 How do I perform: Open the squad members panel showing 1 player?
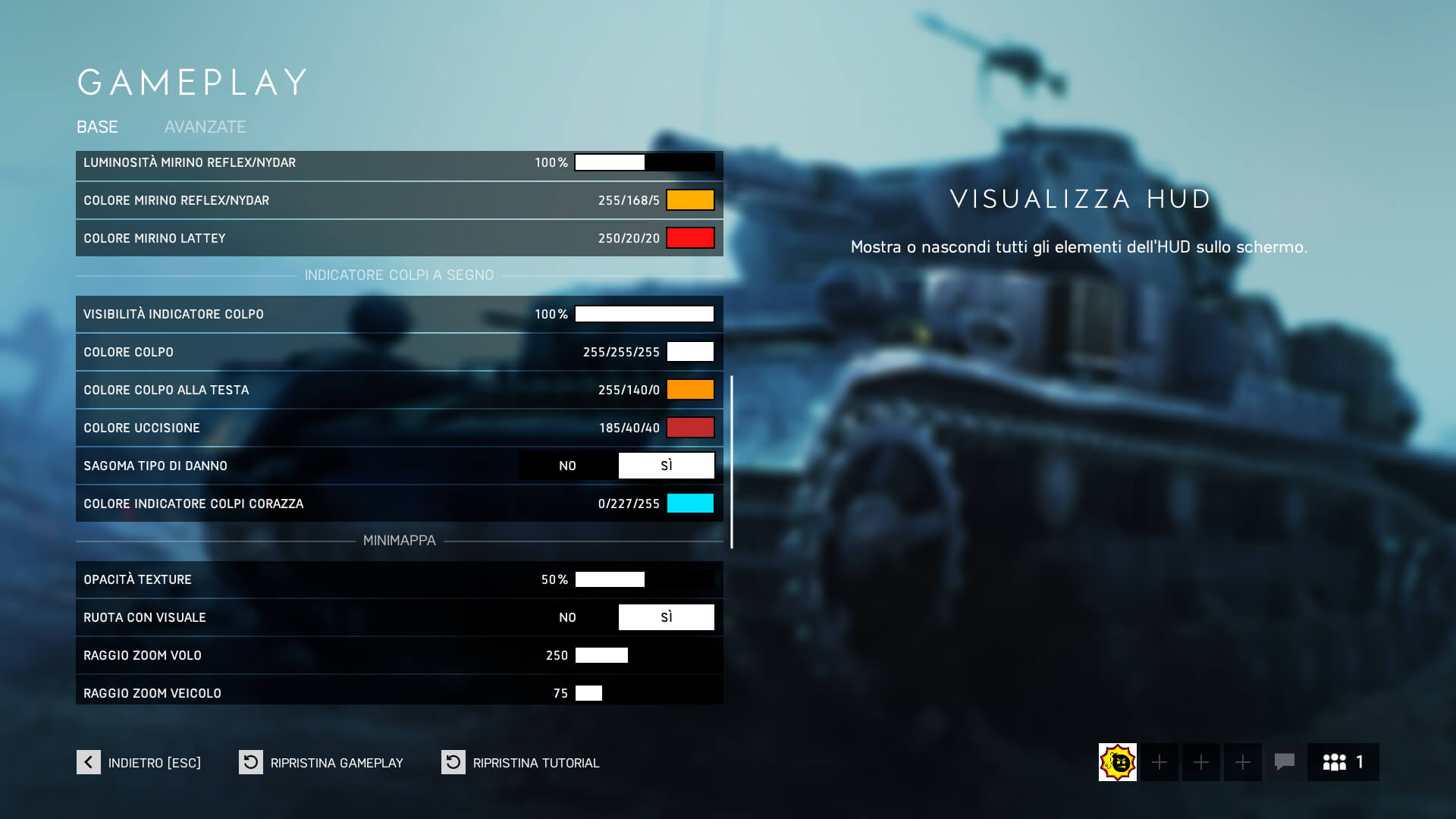(x=1342, y=762)
